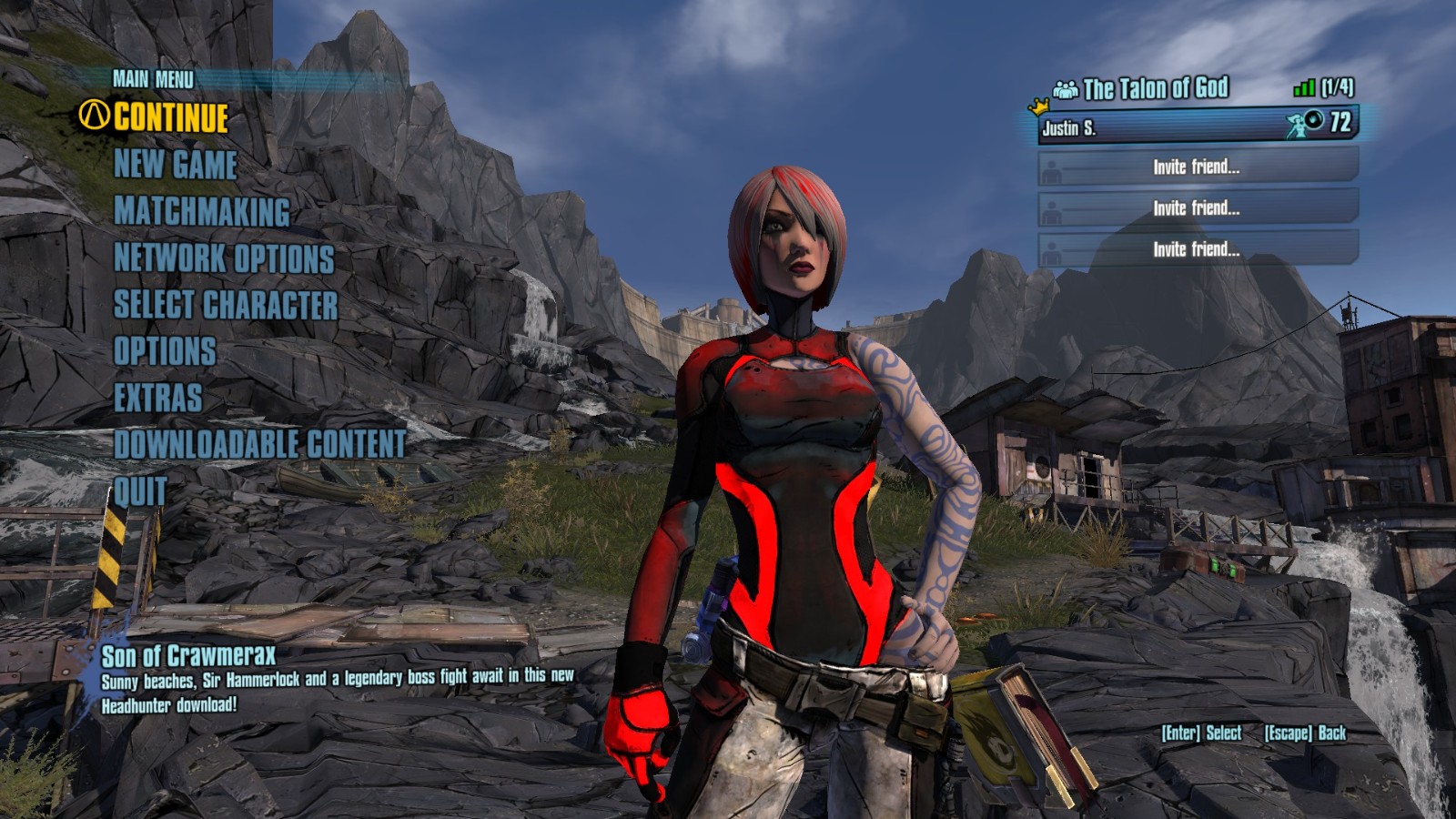Viewport: 1456px width, 819px height.
Task: Open the Options menu
Action: pos(164,351)
